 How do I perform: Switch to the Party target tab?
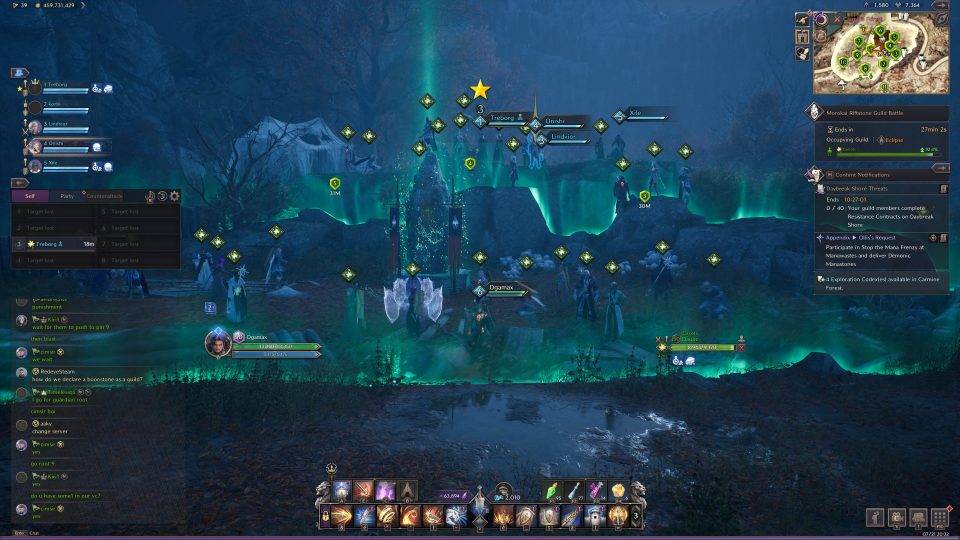click(x=67, y=196)
